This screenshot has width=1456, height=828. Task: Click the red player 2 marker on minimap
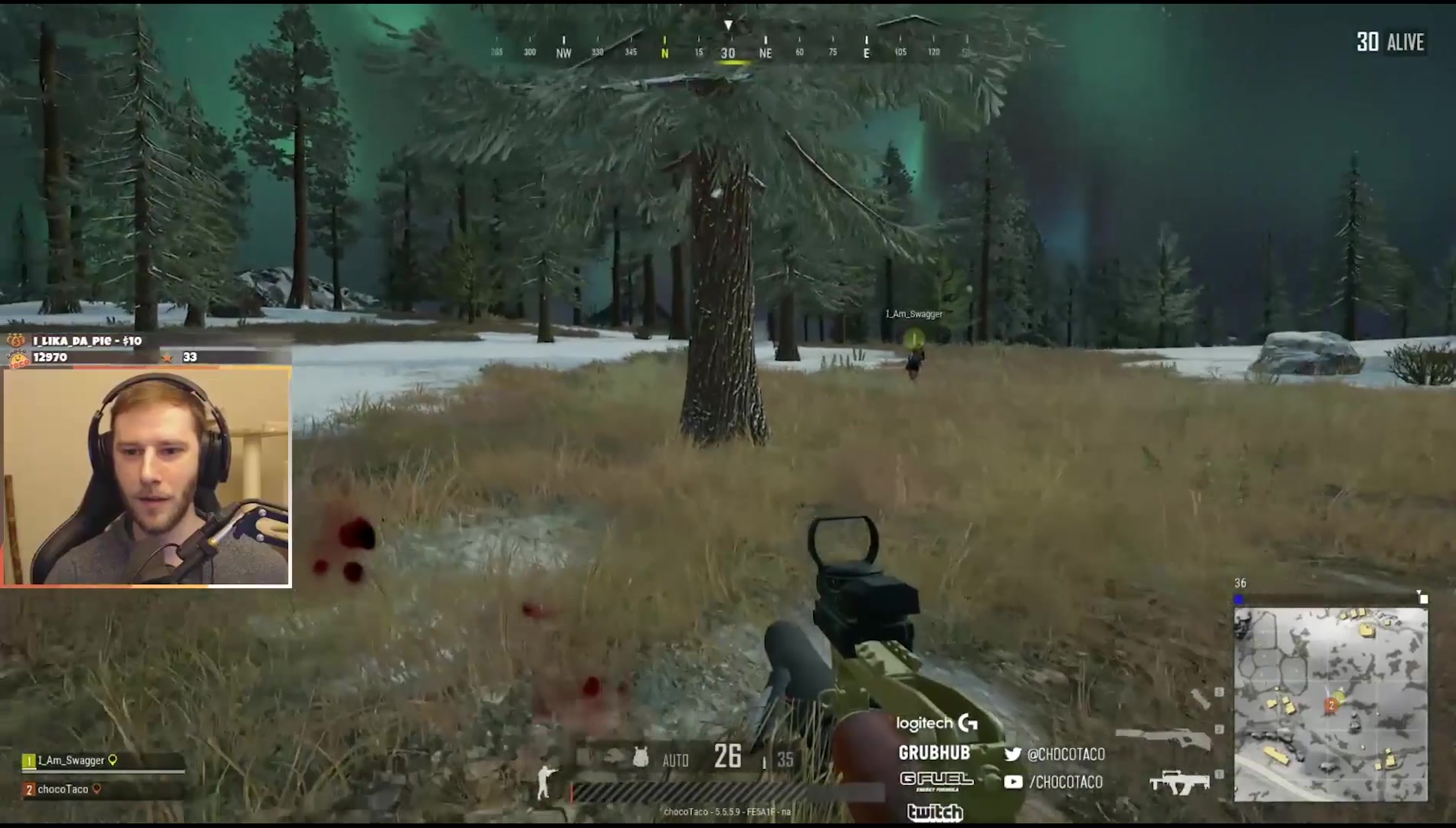(1332, 705)
